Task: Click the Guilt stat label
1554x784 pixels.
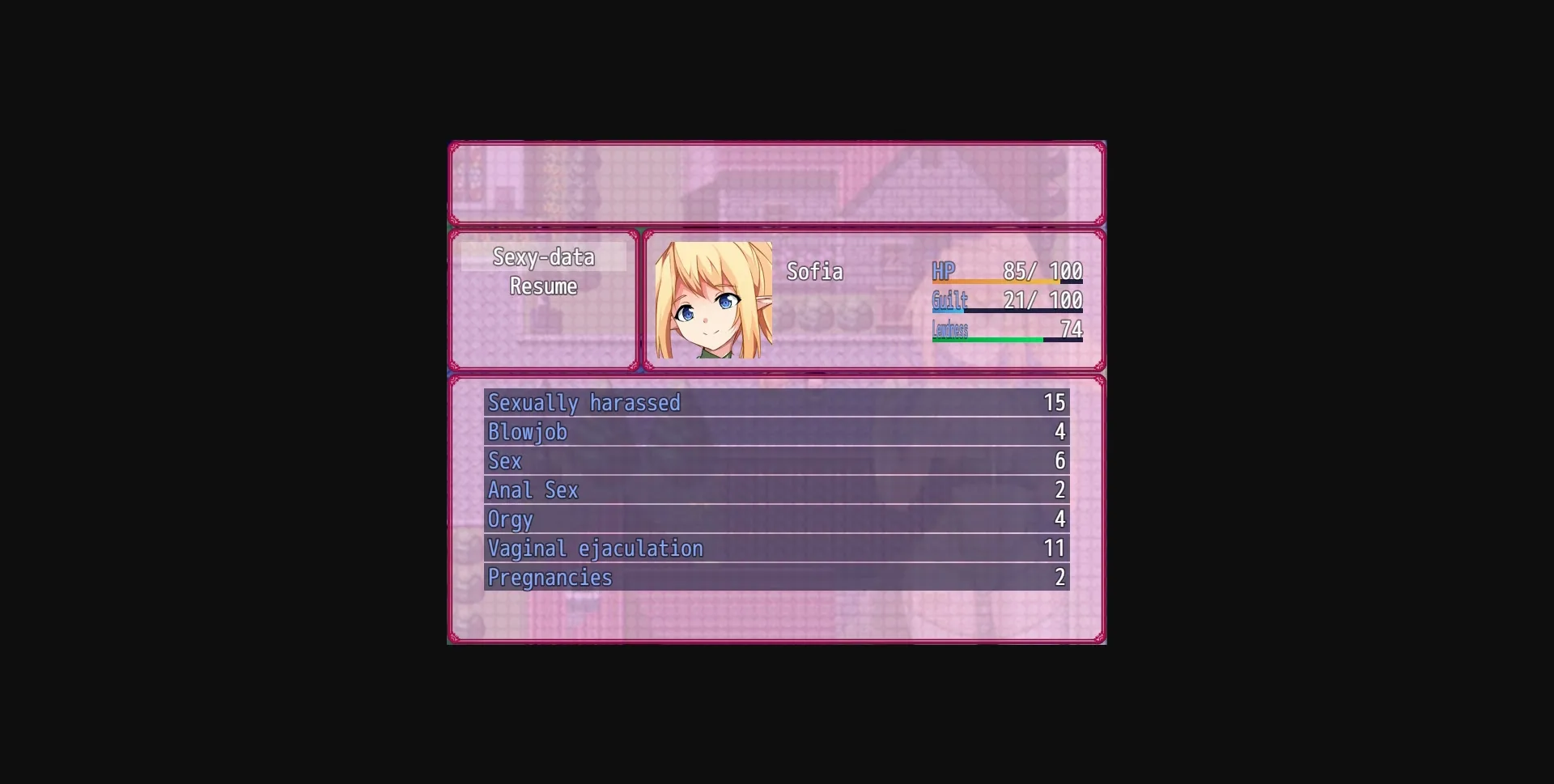Action: [949, 300]
